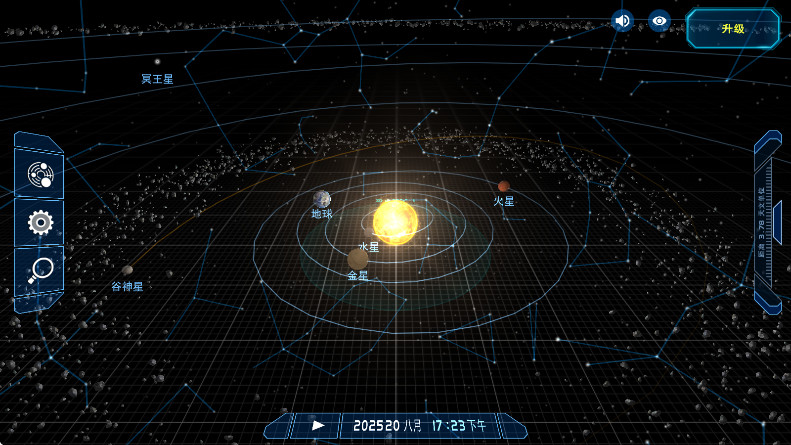Image resolution: width=791 pixels, height=445 pixels.
Task: Open the magnifying glass search
Action: [x=40, y=270]
